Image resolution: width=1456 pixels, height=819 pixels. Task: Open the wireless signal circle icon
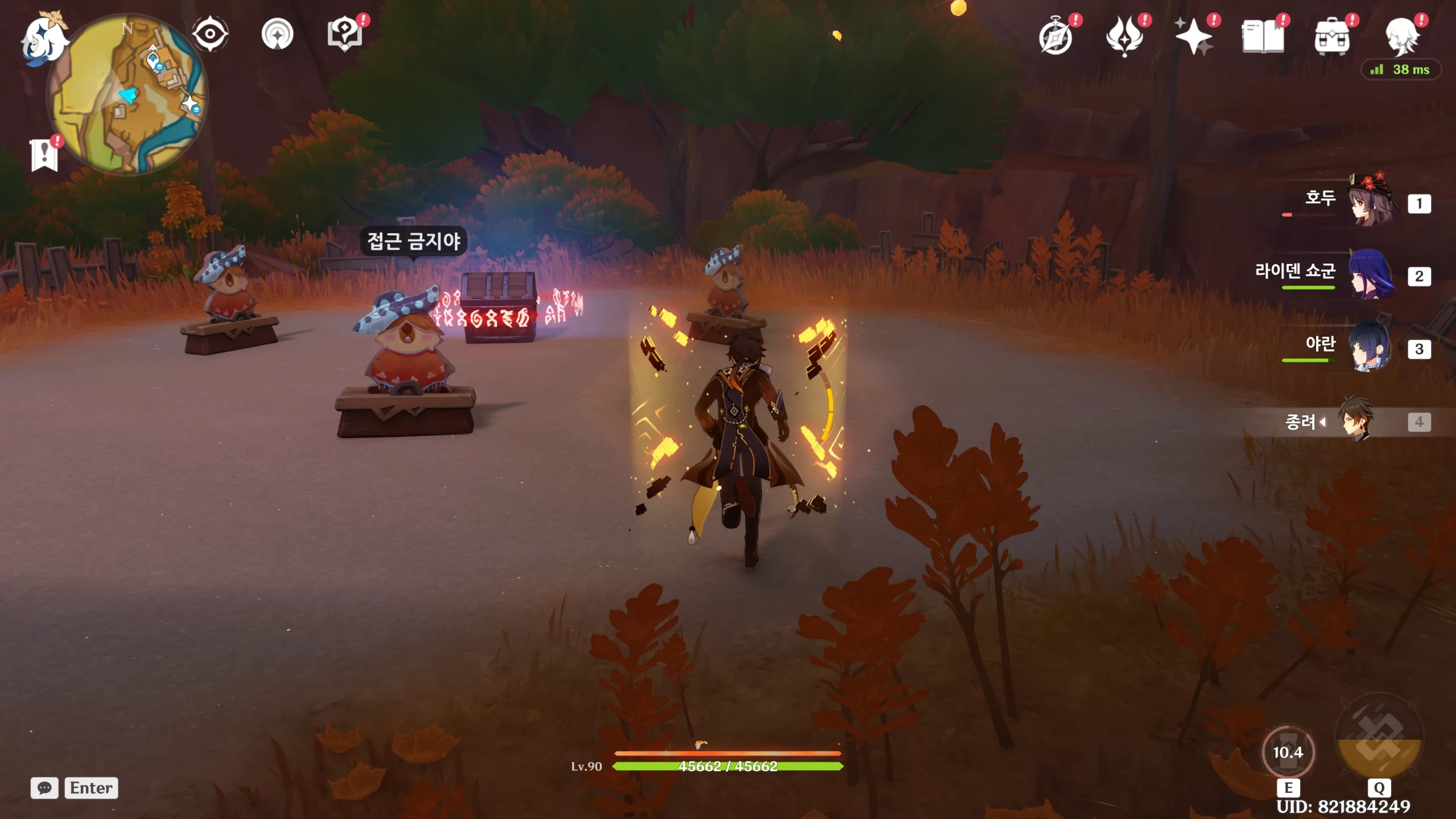click(278, 34)
